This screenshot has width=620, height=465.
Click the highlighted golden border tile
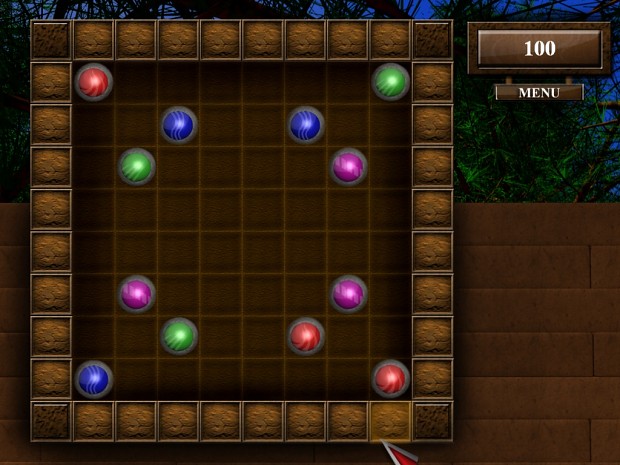tap(390, 421)
